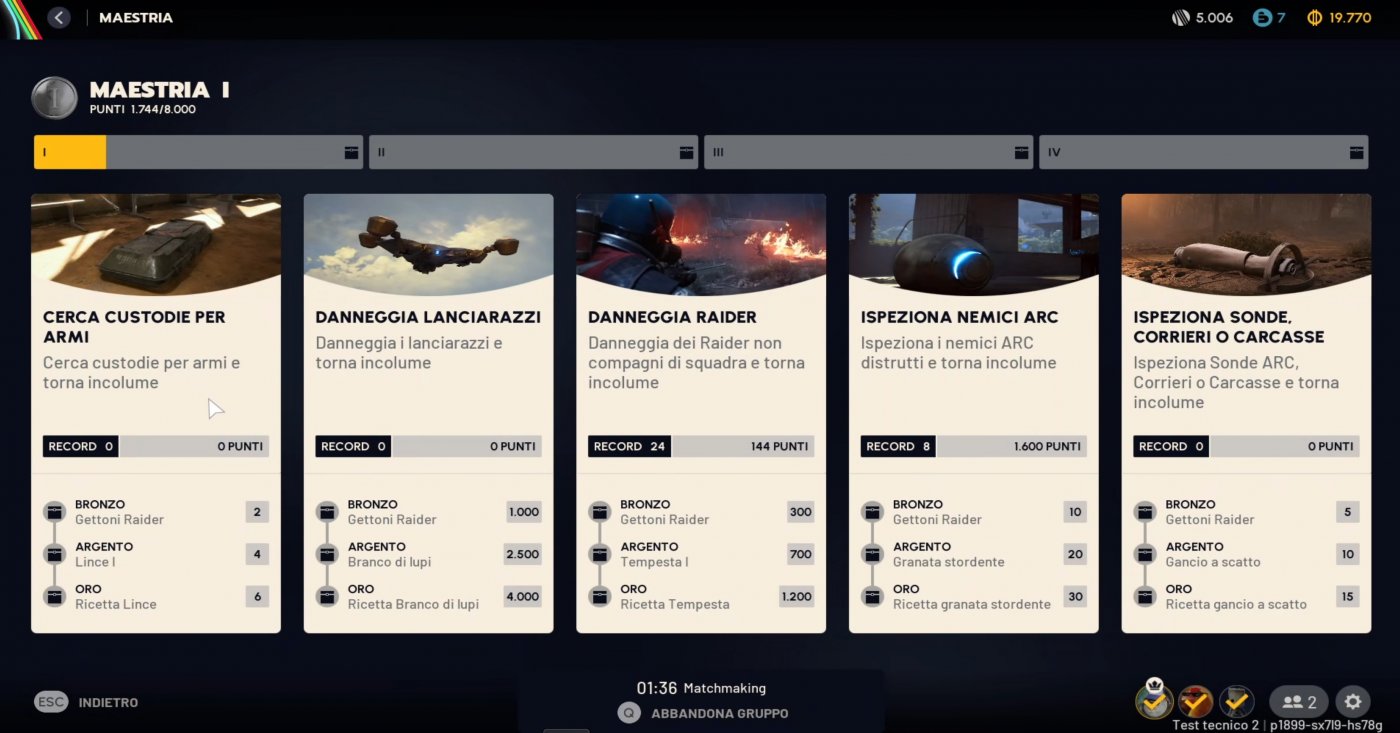1400x733 pixels.
Task: Click the Oro Ricetta Lince reward icon
Action: [54, 596]
